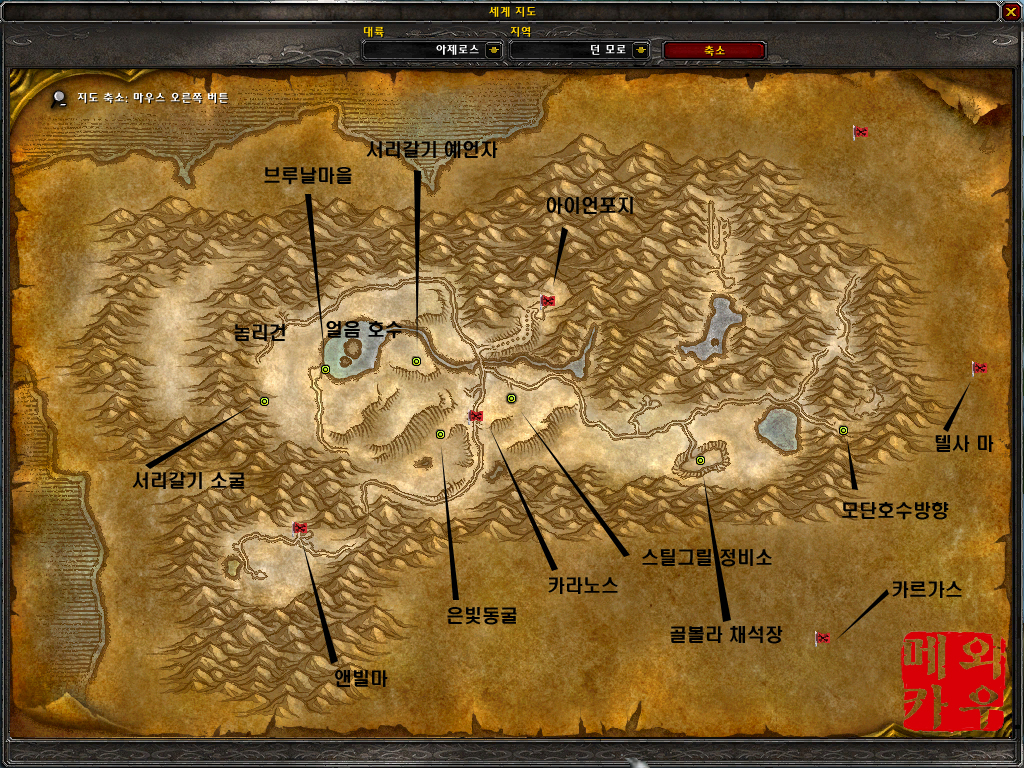Select the 카르가스 red flag marker
This screenshot has height=768, width=1024.
coord(823,637)
